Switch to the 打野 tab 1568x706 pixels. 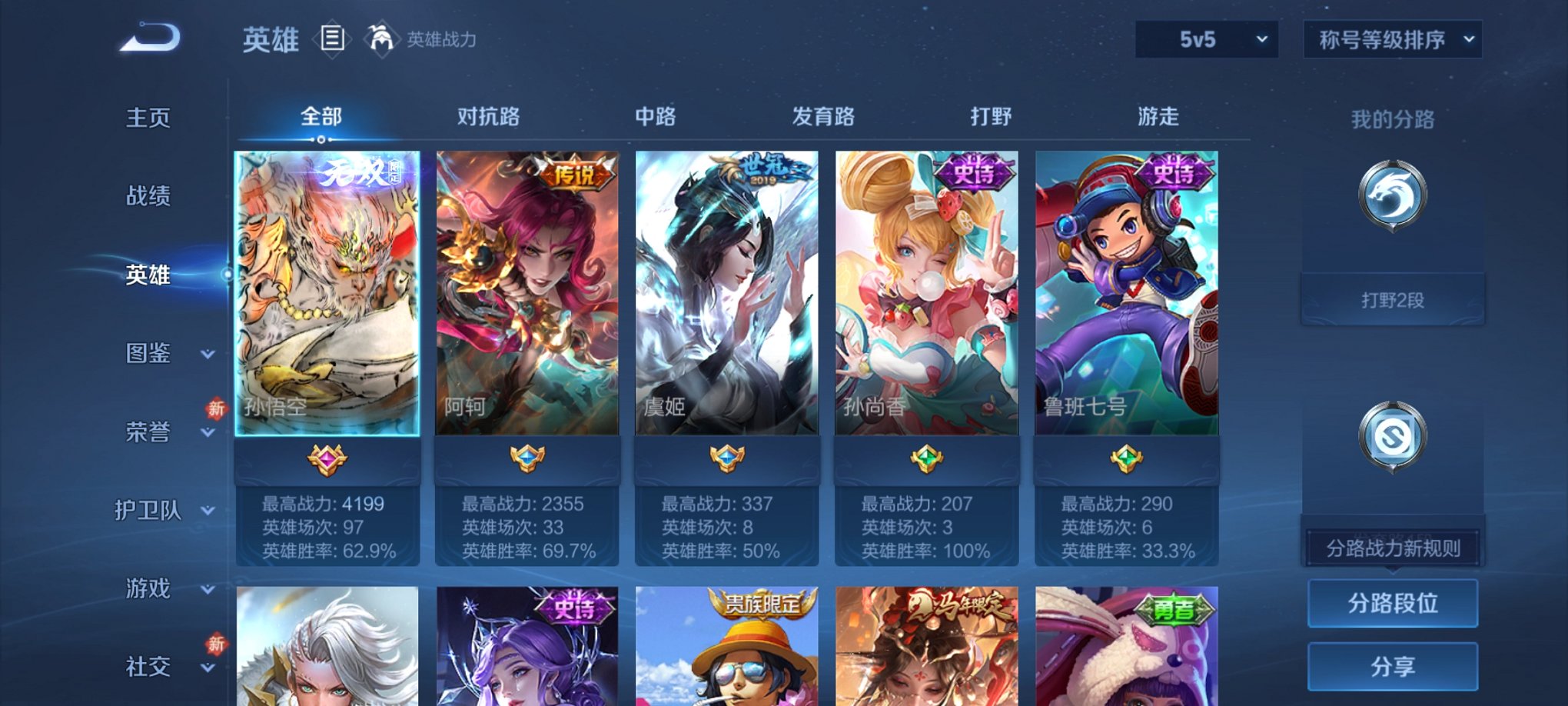[x=992, y=116]
